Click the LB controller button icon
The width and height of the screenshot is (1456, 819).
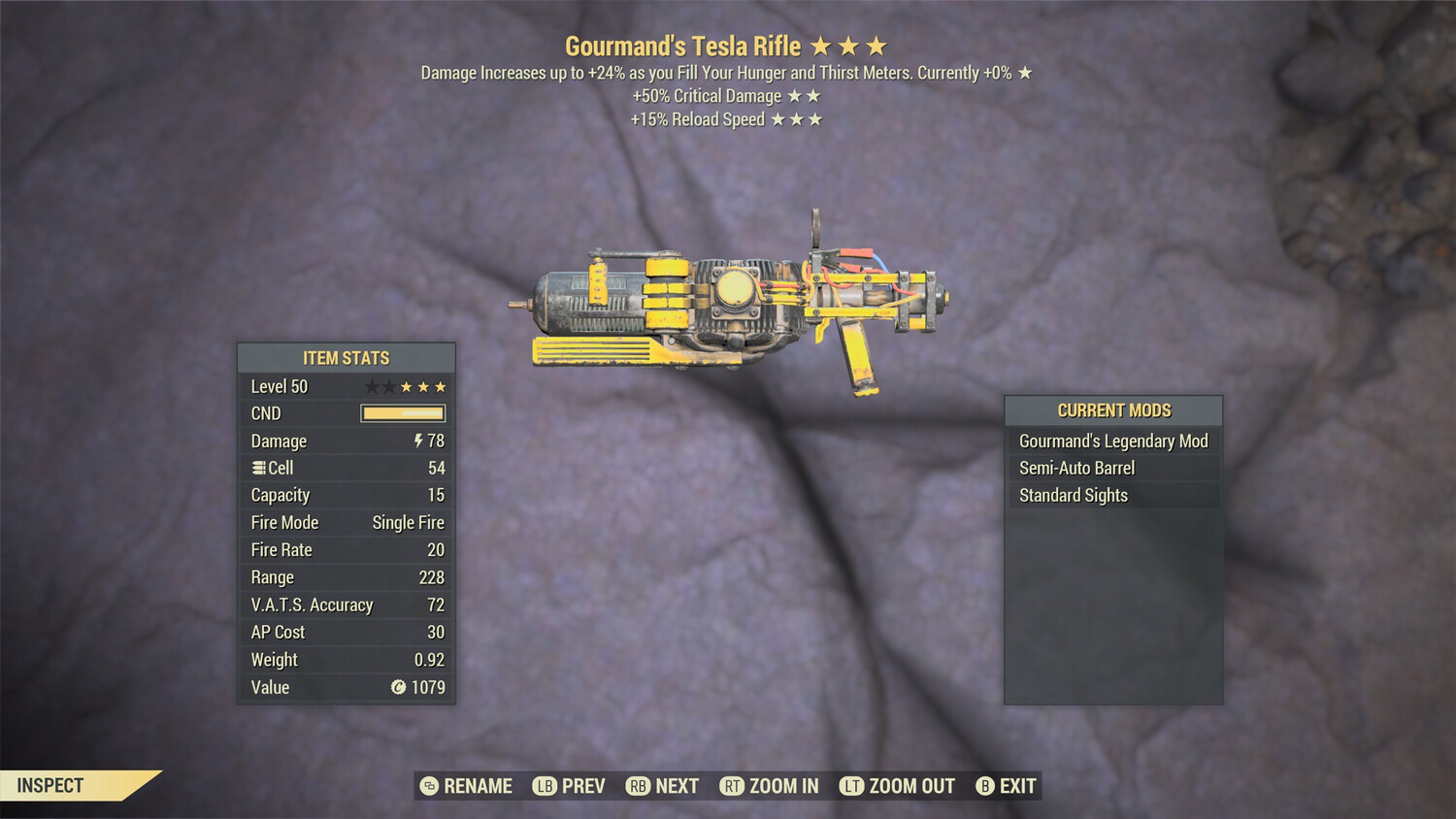click(x=546, y=786)
